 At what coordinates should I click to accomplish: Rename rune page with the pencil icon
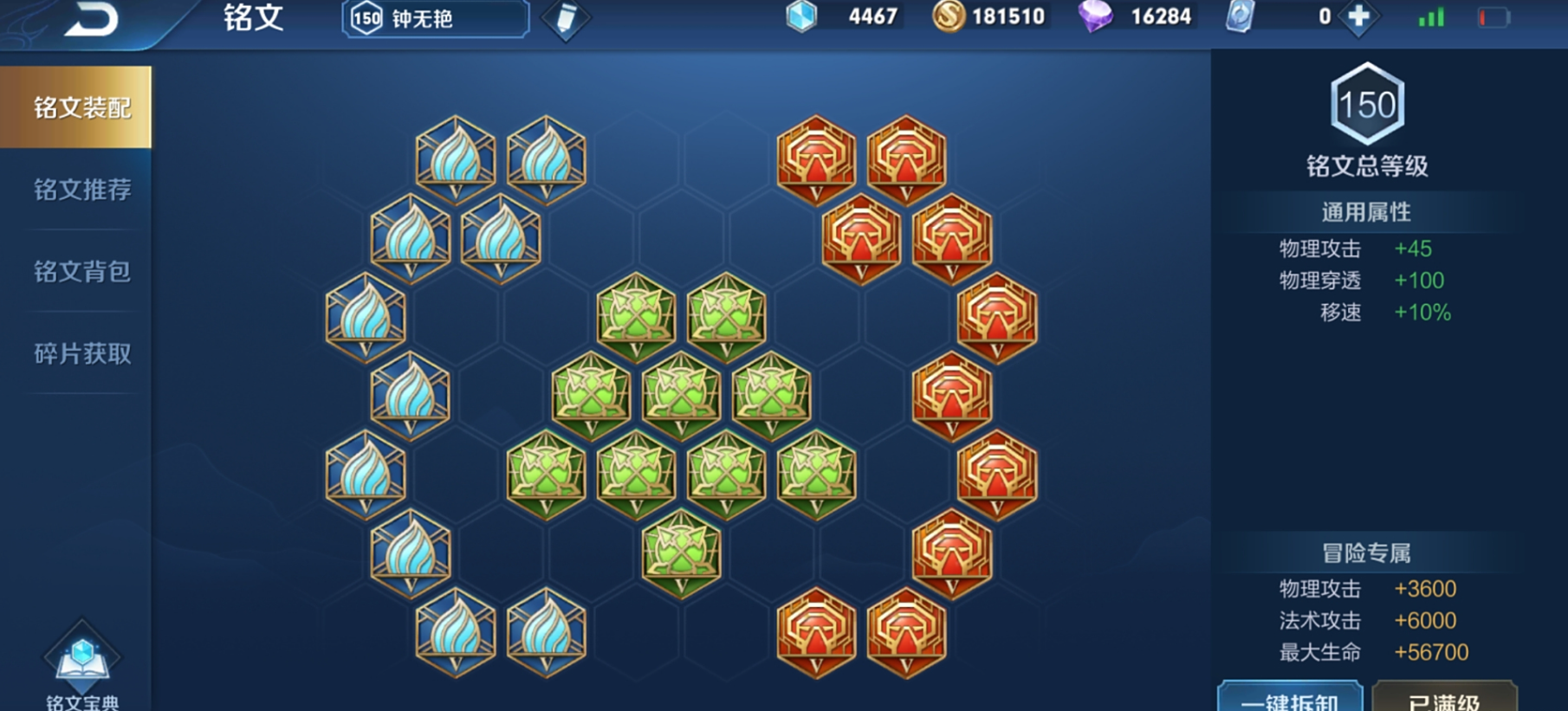coord(566,19)
